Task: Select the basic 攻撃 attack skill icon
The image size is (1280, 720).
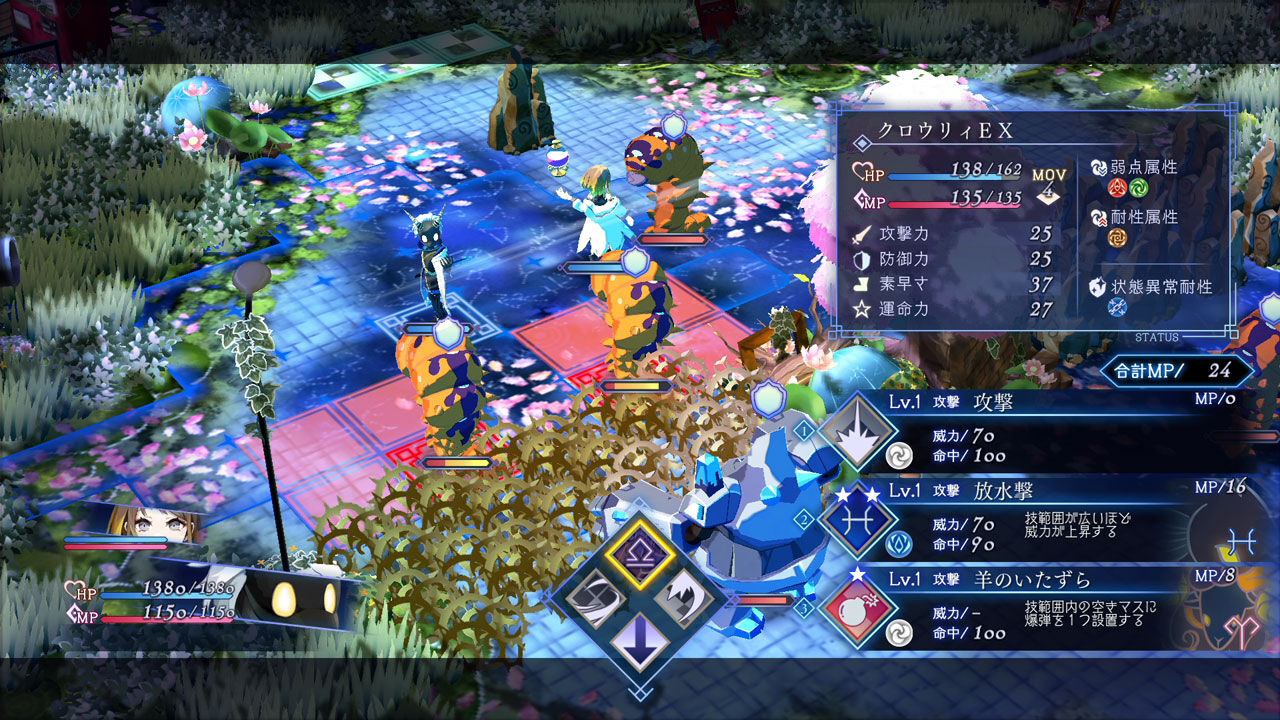Action: (x=857, y=428)
